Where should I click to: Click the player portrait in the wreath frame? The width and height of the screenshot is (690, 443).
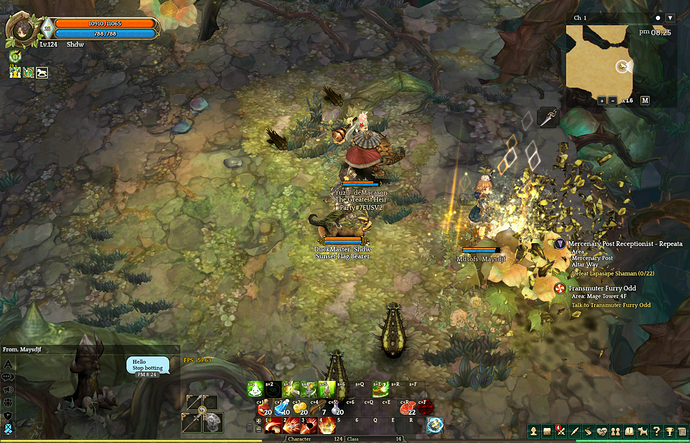click(x=21, y=29)
